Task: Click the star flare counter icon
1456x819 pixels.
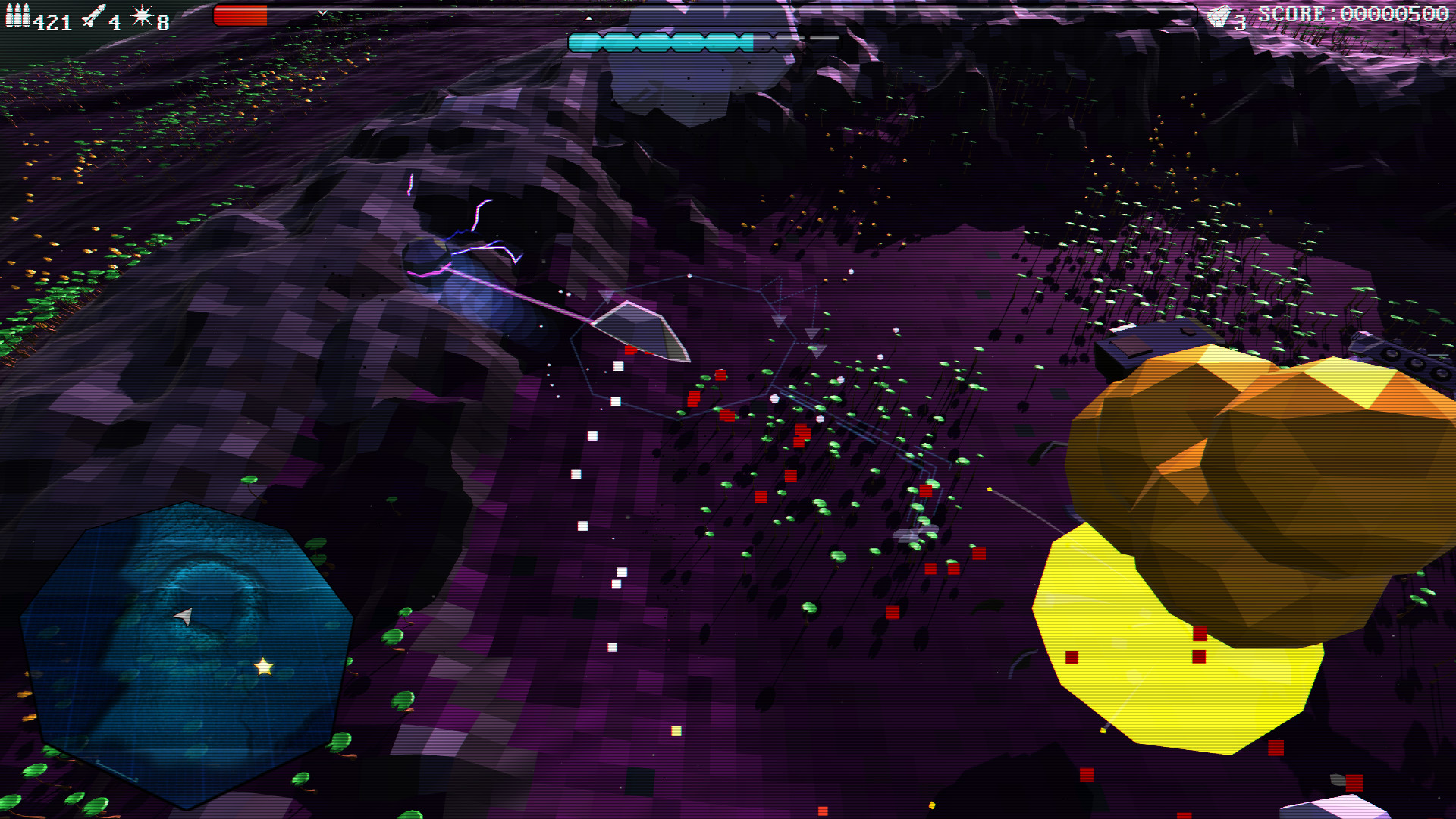Action: [141, 14]
